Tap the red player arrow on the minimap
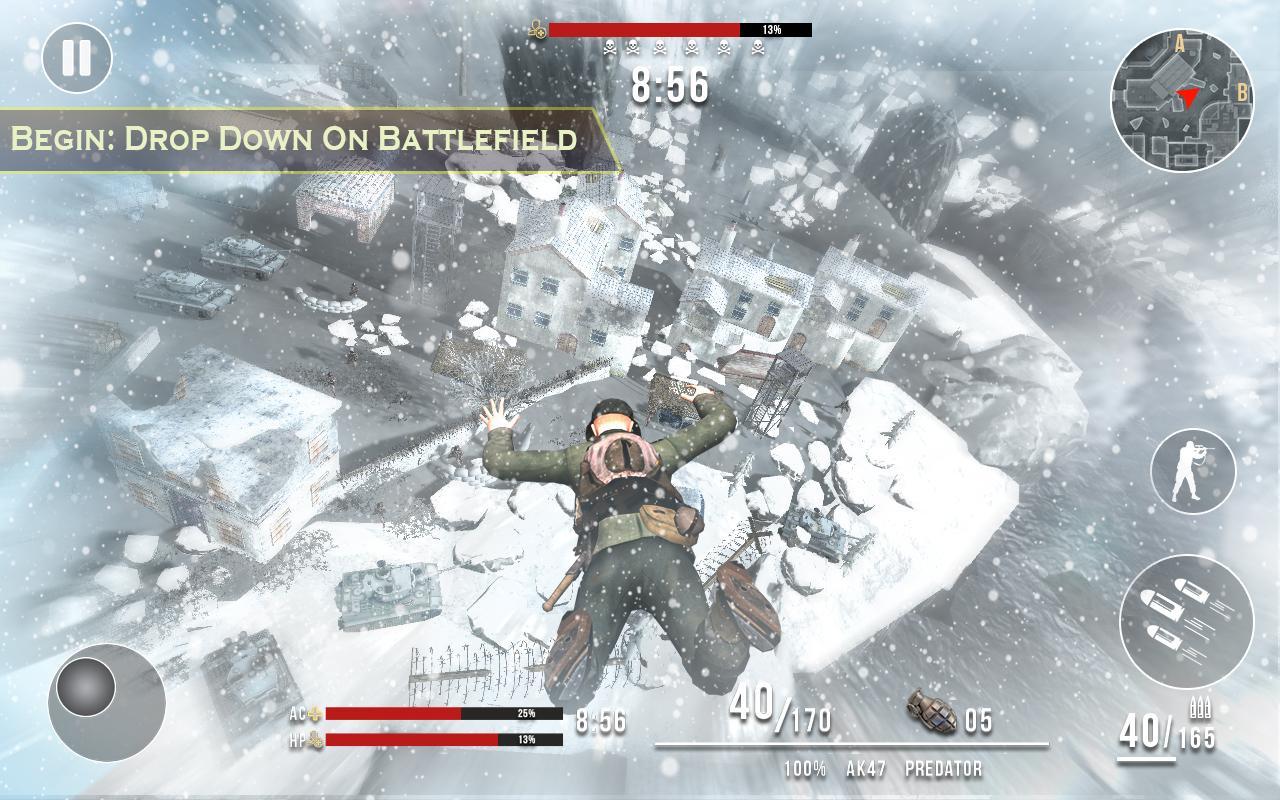Viewport: 1280px width, 800px height. 1190,96
